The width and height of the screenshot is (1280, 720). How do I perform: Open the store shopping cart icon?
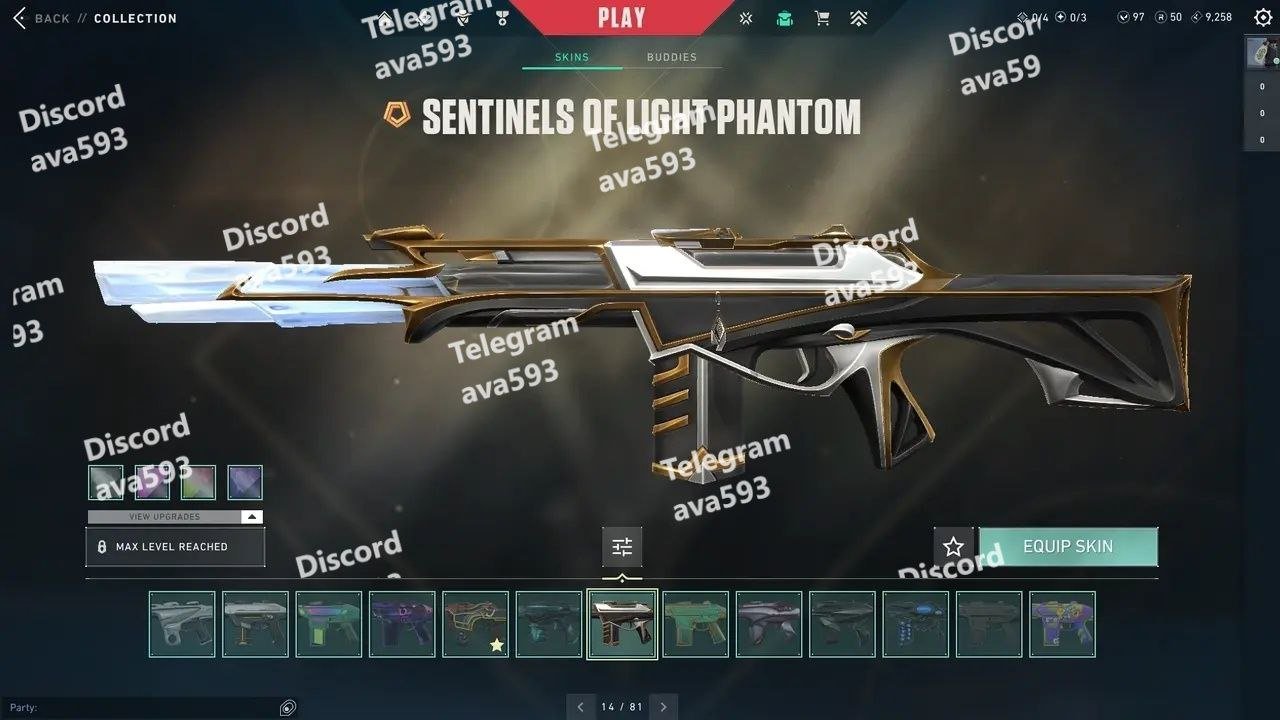(x=822, y=18)
